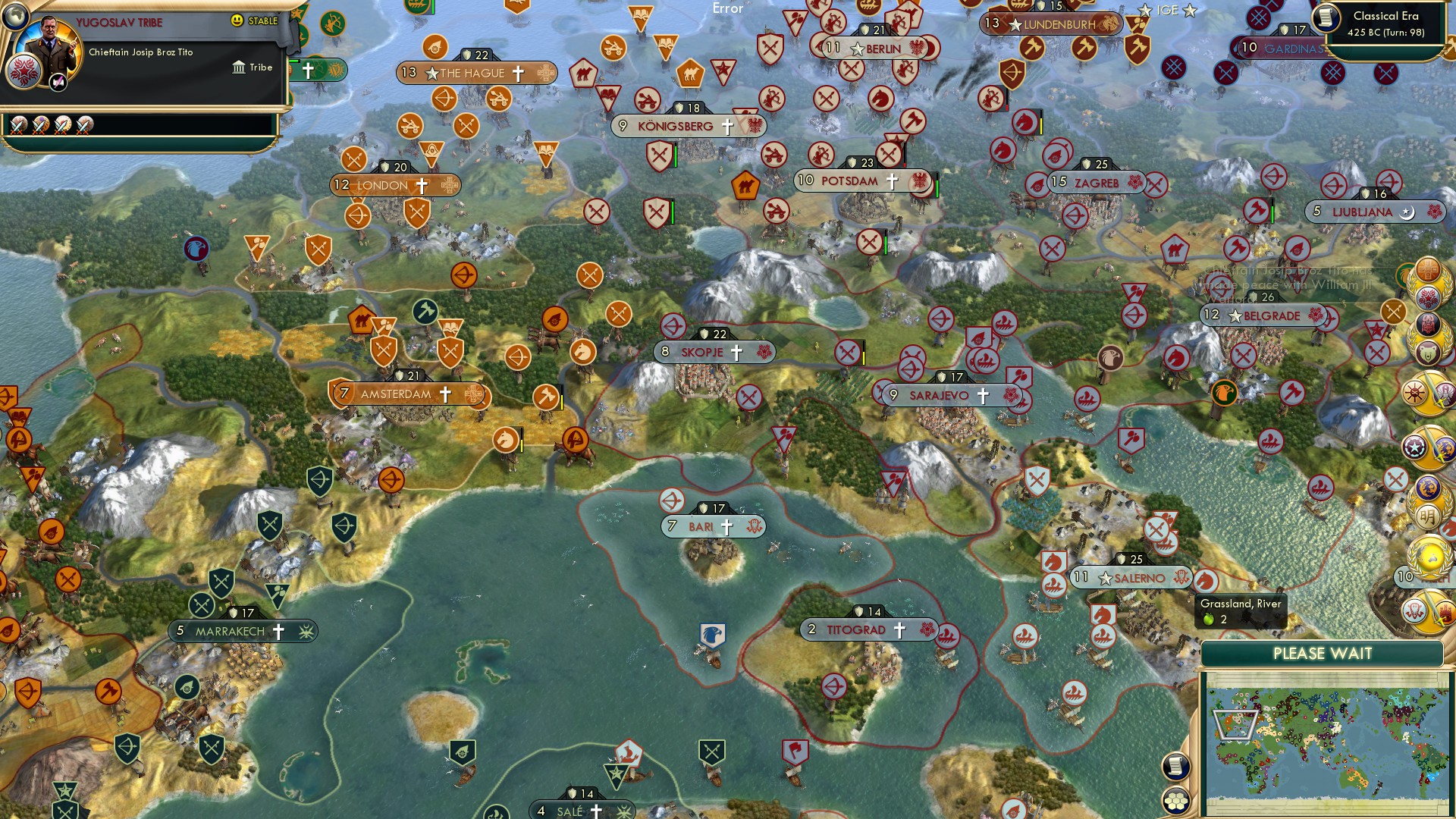1456x819 pixels.
Task: Click the bear emblem diplomacy medallion
Action: 1428,353
